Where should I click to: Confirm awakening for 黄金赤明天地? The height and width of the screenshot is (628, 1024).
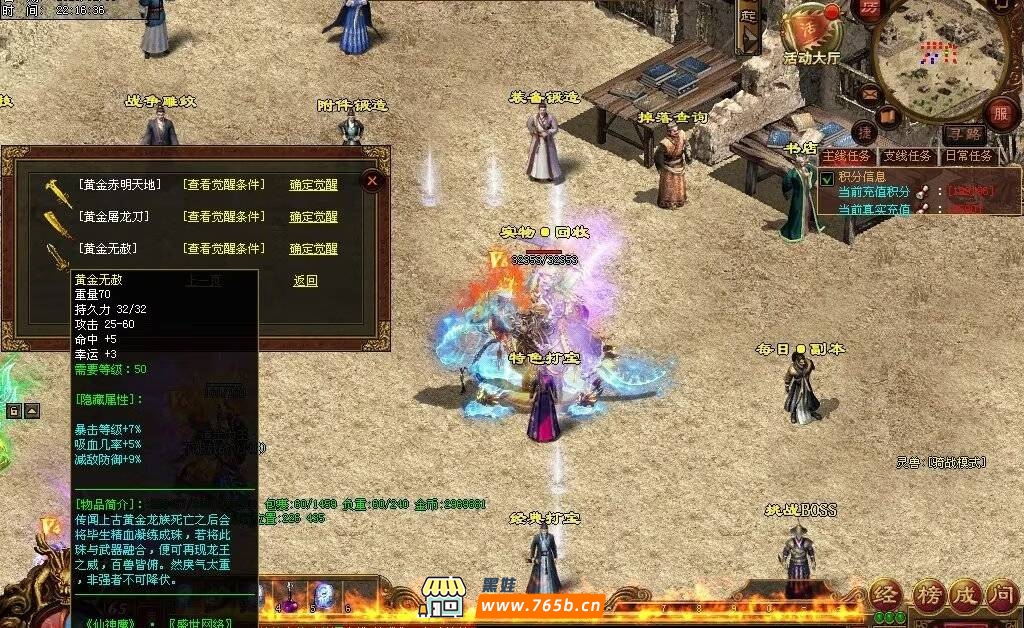pos(314,185)
